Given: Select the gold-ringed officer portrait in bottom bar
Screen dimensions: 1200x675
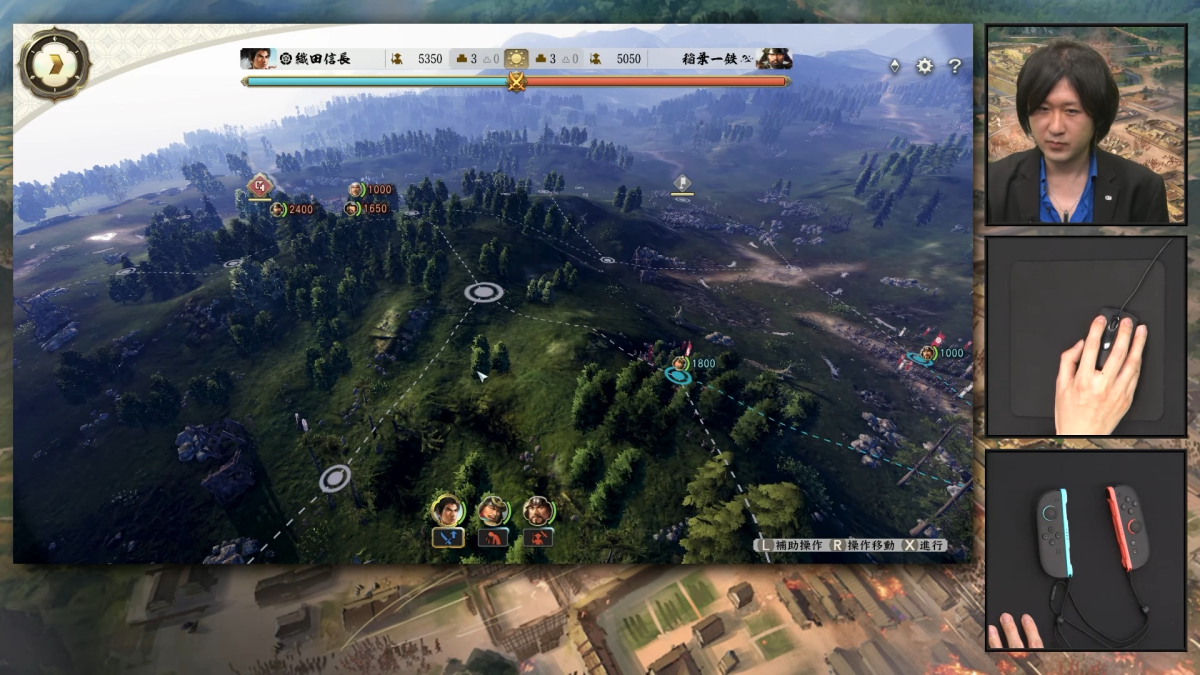Looking at the screenshot, I should (447, 510).
